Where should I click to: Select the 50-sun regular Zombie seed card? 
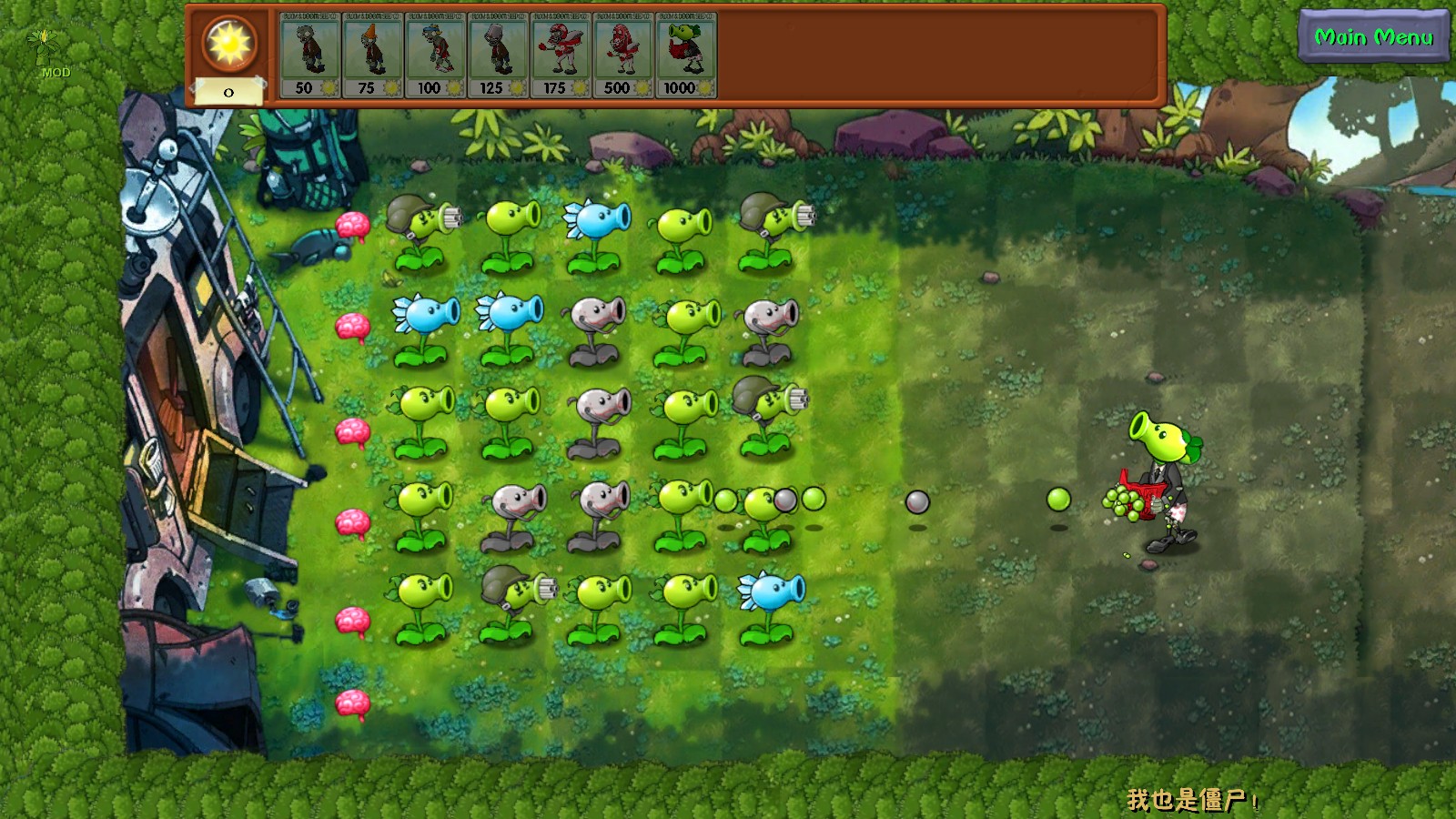click(309, 55)
